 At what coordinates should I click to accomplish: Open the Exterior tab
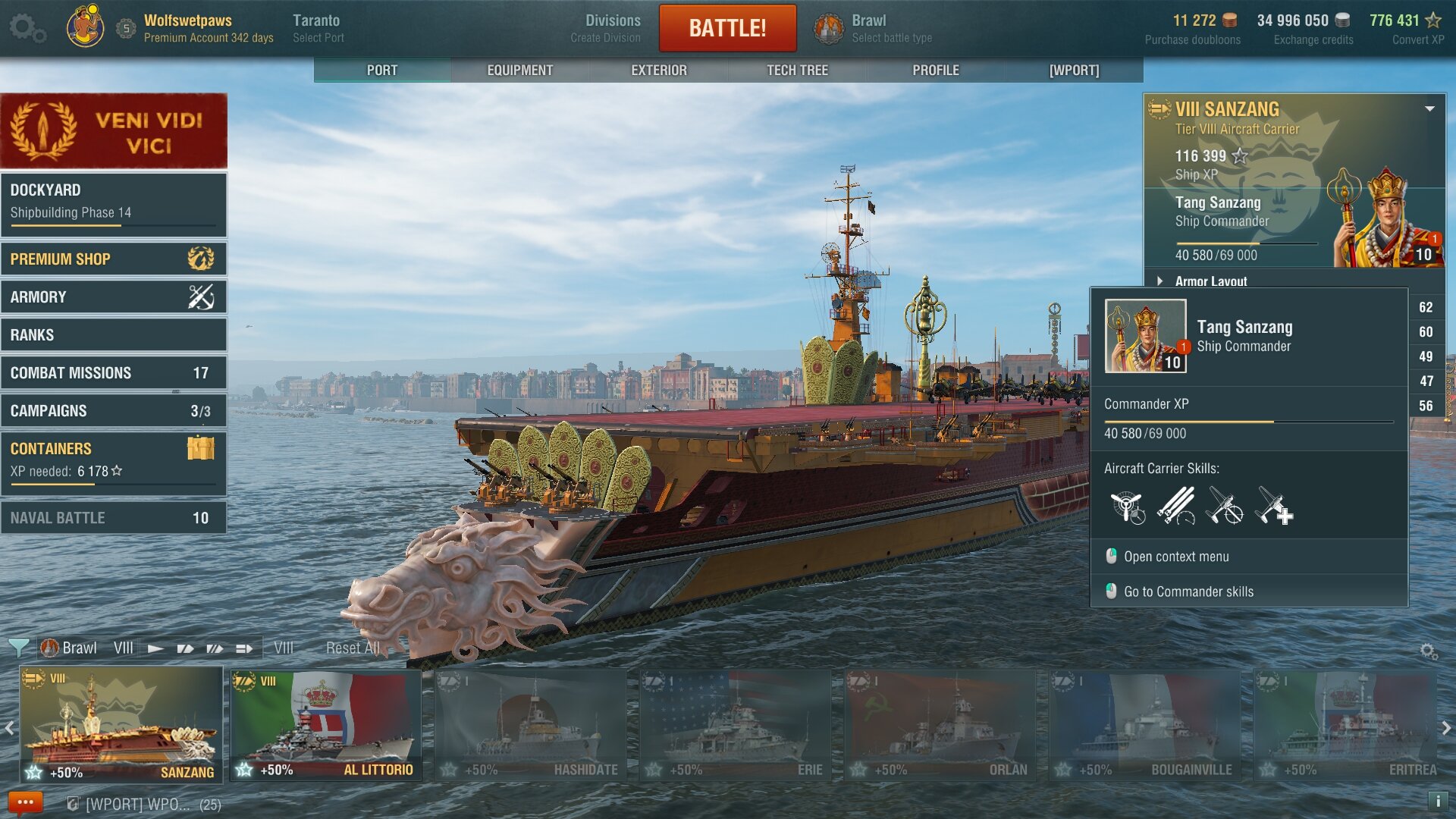click(x=658, y=70)
